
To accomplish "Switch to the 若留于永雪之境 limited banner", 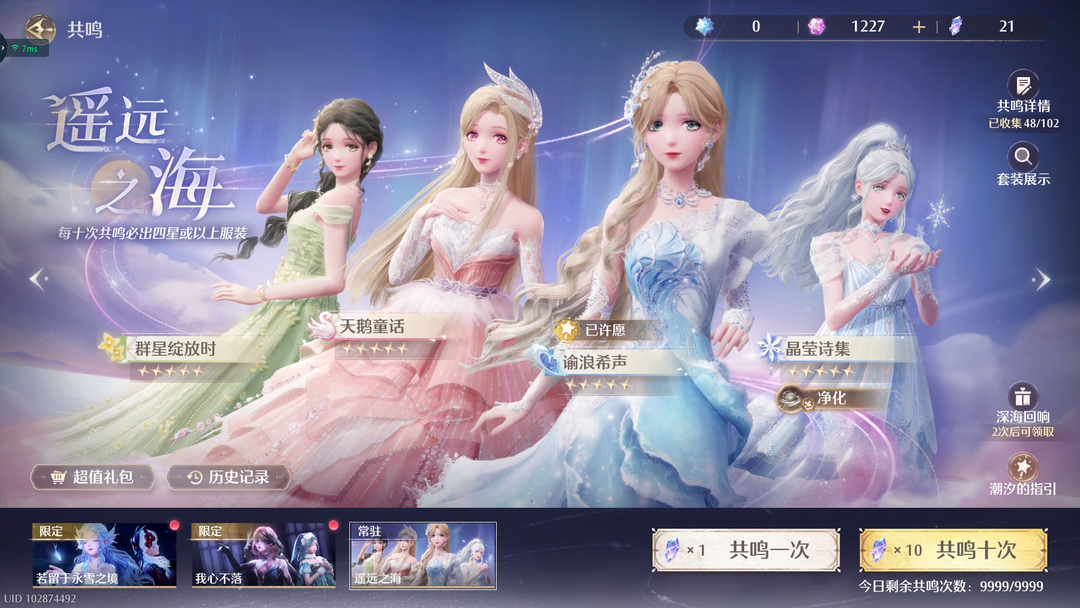I will [x=104, y=555].
